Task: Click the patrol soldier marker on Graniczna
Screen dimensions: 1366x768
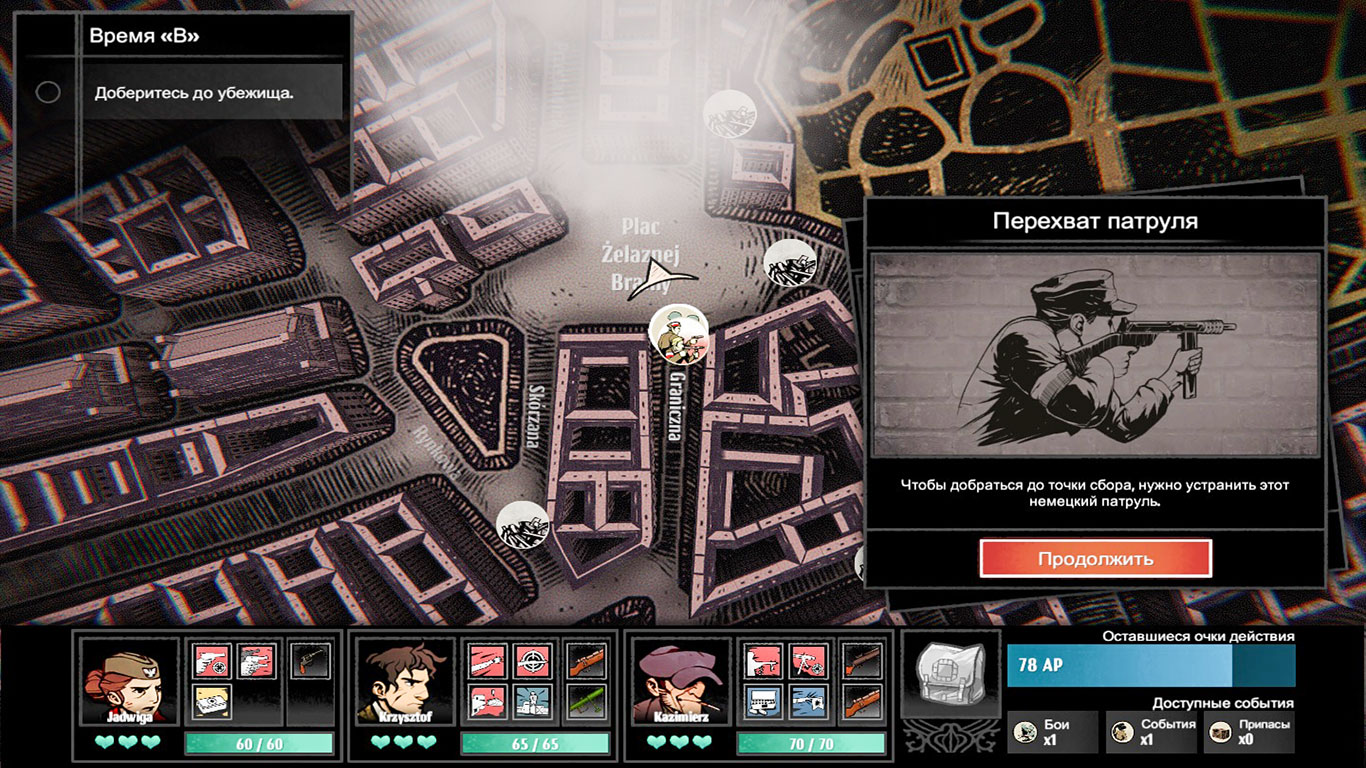Action: point(678,335)
